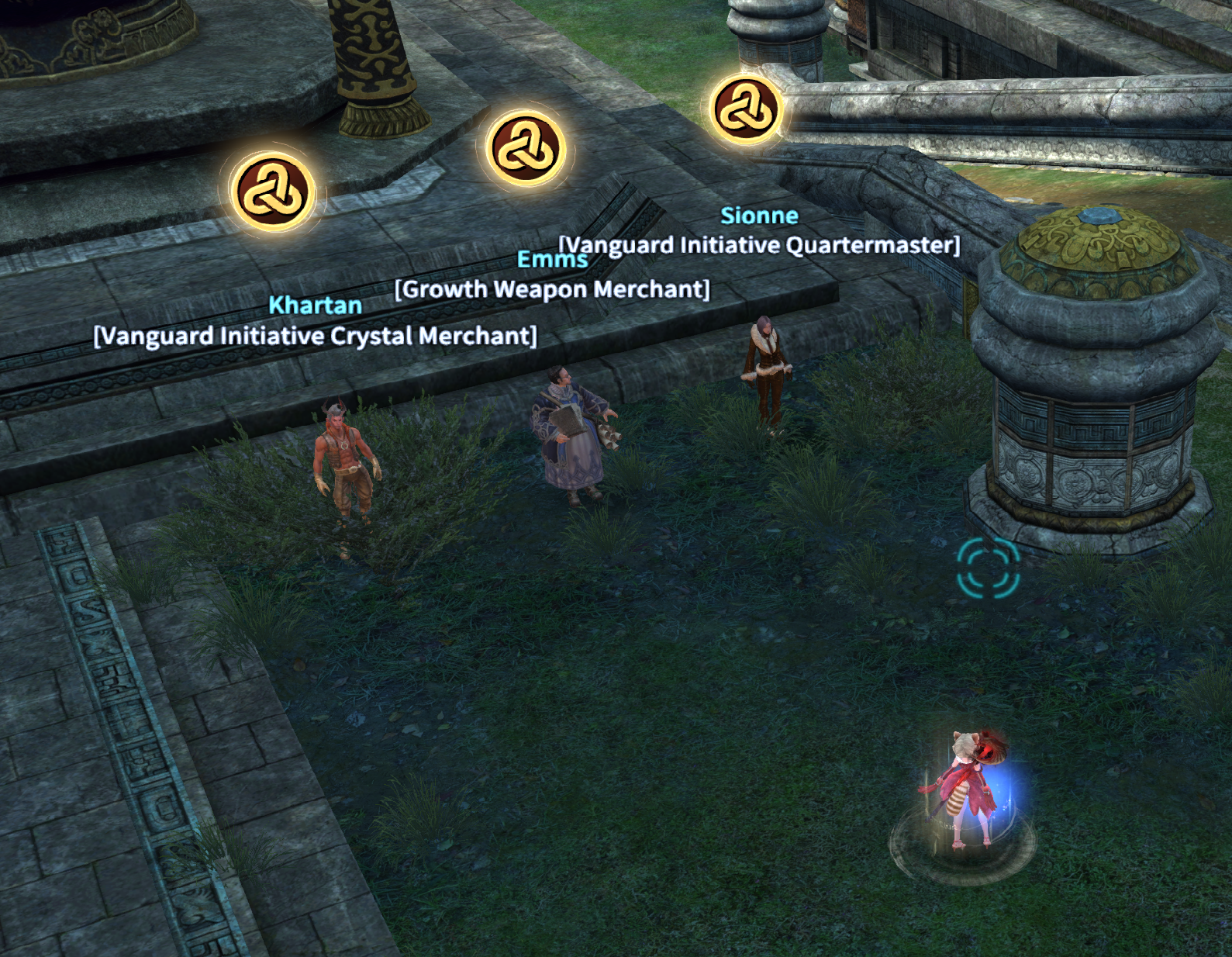Click the name label Emms
The height and width of the screenshot is (957, 1232).
(552, 261)
